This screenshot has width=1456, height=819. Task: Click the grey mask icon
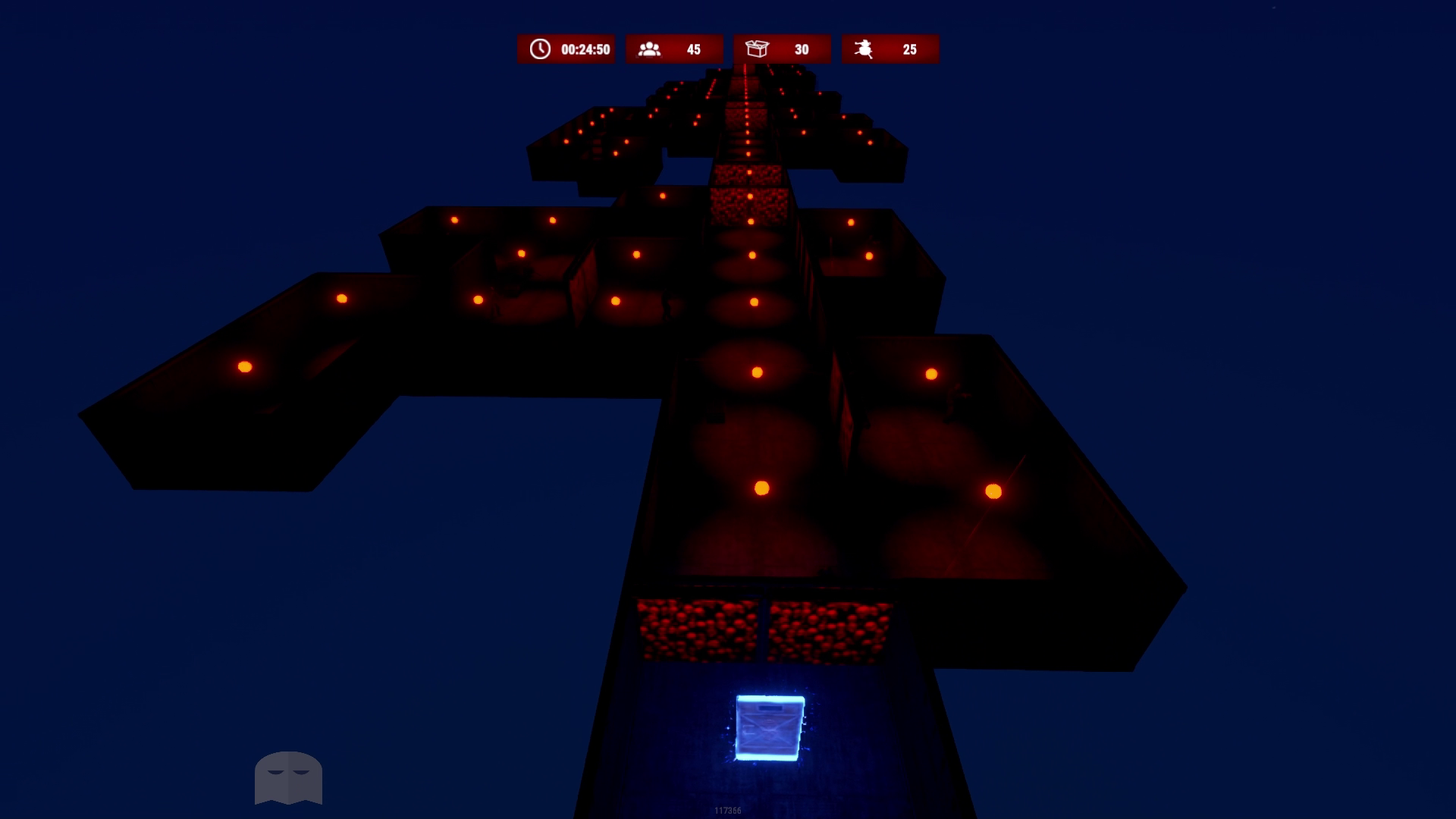pyautogui.click(x=288, y=777)
